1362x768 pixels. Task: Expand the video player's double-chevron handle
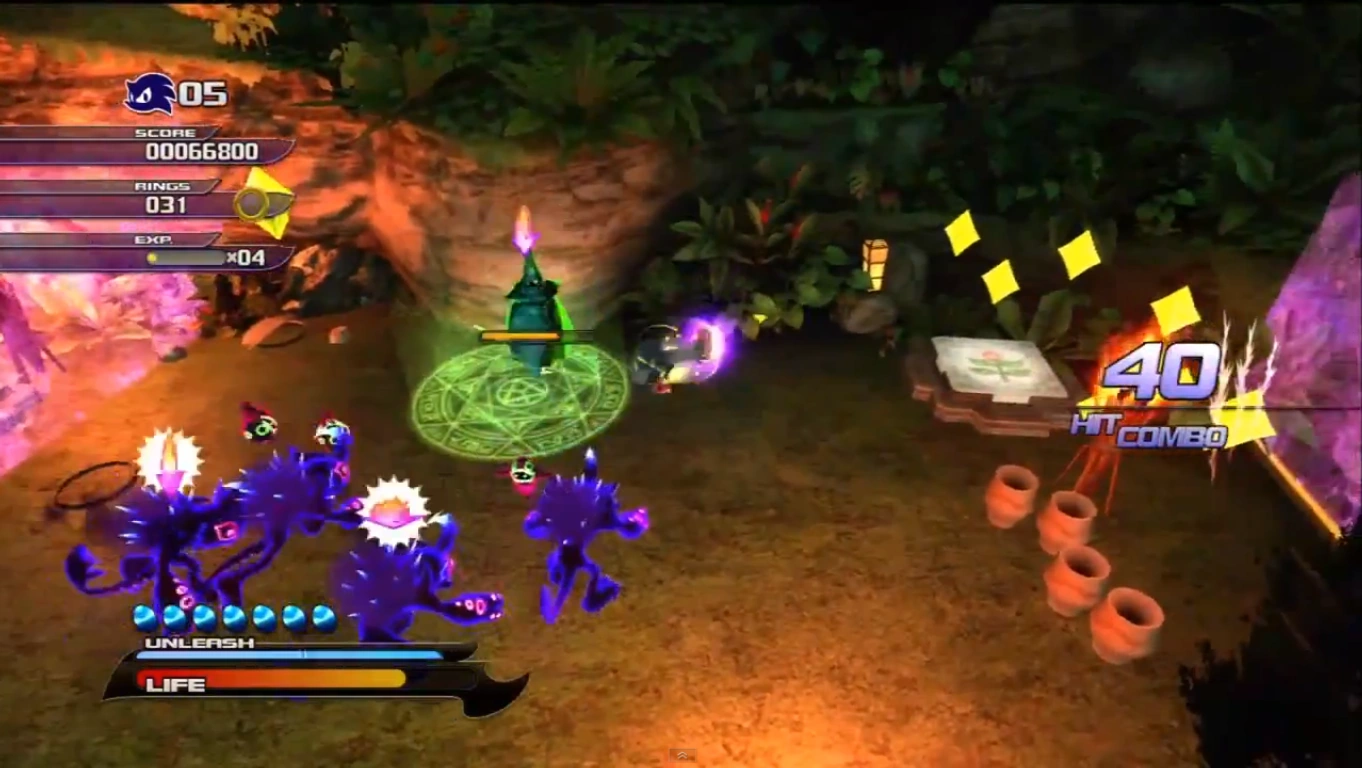click(682, 755)
